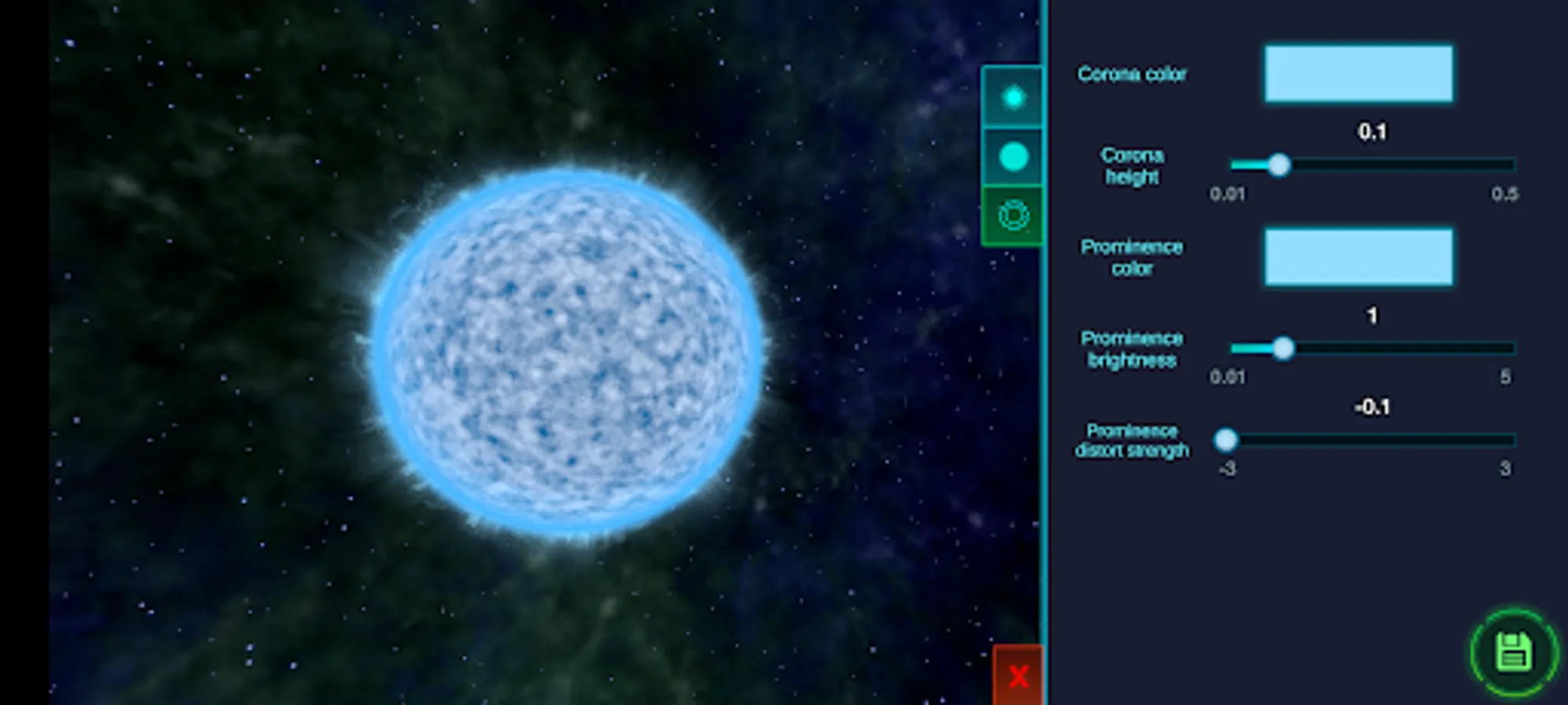
Task: Click the Prominence brightness slider handle
Action: (x=1285, y=349)
